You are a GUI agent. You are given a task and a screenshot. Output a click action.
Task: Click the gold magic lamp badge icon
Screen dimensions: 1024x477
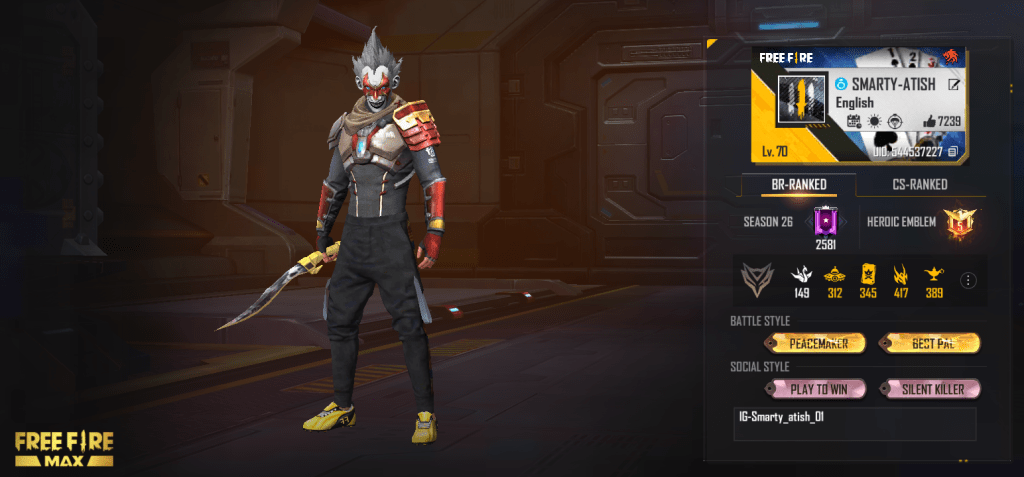[933, 275]
